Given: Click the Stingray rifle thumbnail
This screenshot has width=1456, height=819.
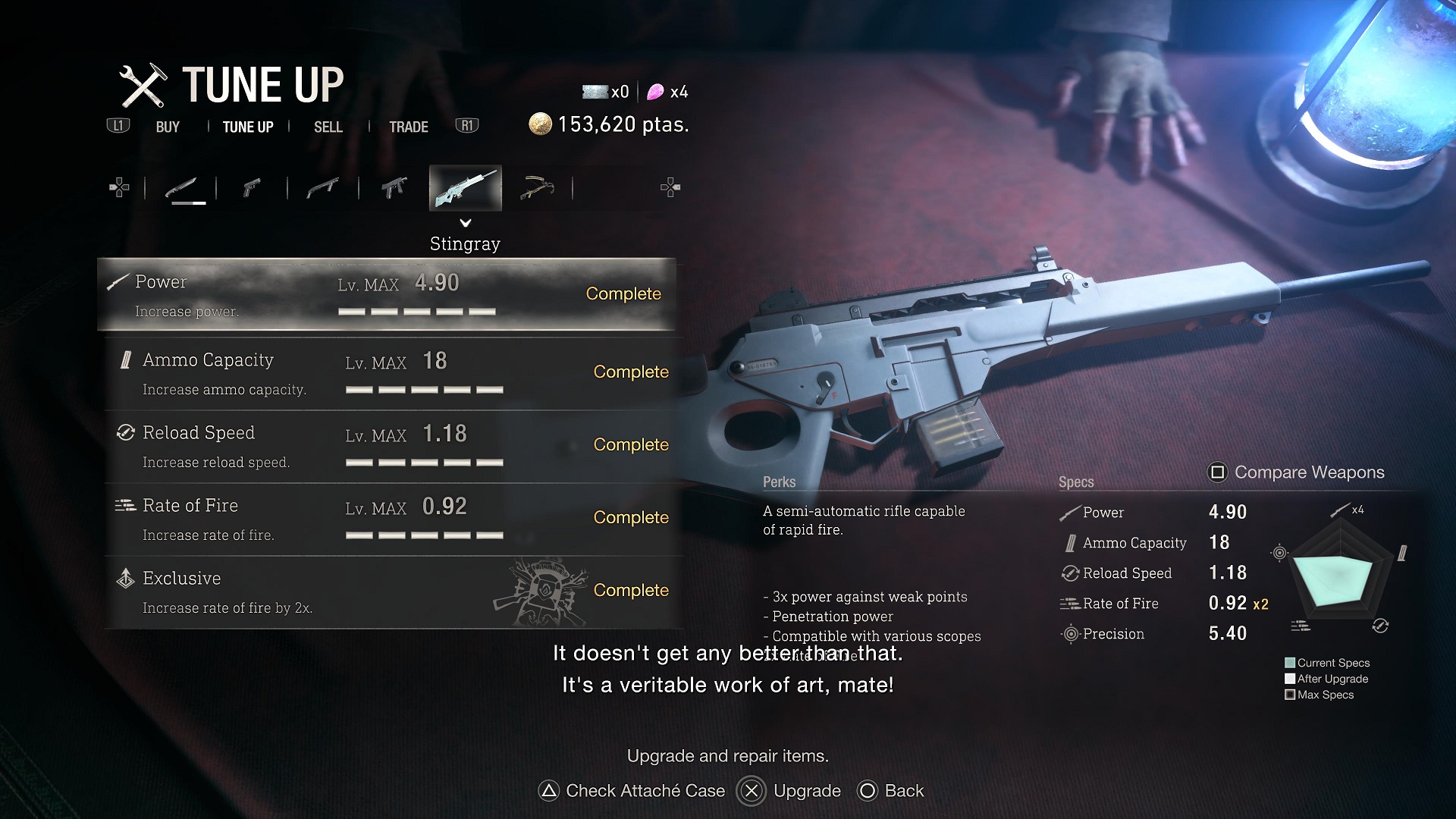Looking at the screenshot, I should coord(465,187).
